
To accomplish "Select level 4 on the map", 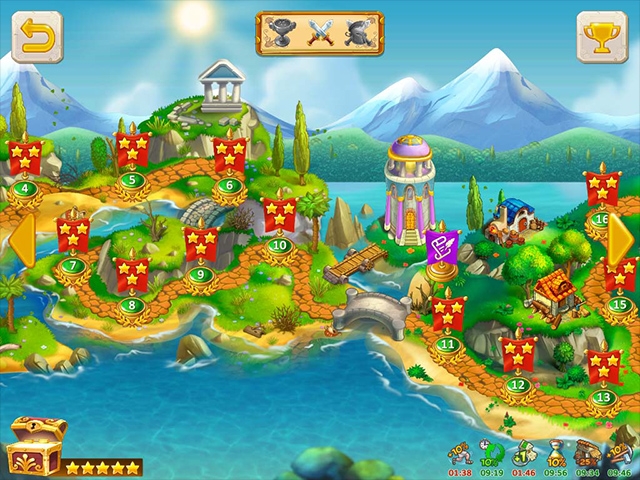I will point(25,160).
